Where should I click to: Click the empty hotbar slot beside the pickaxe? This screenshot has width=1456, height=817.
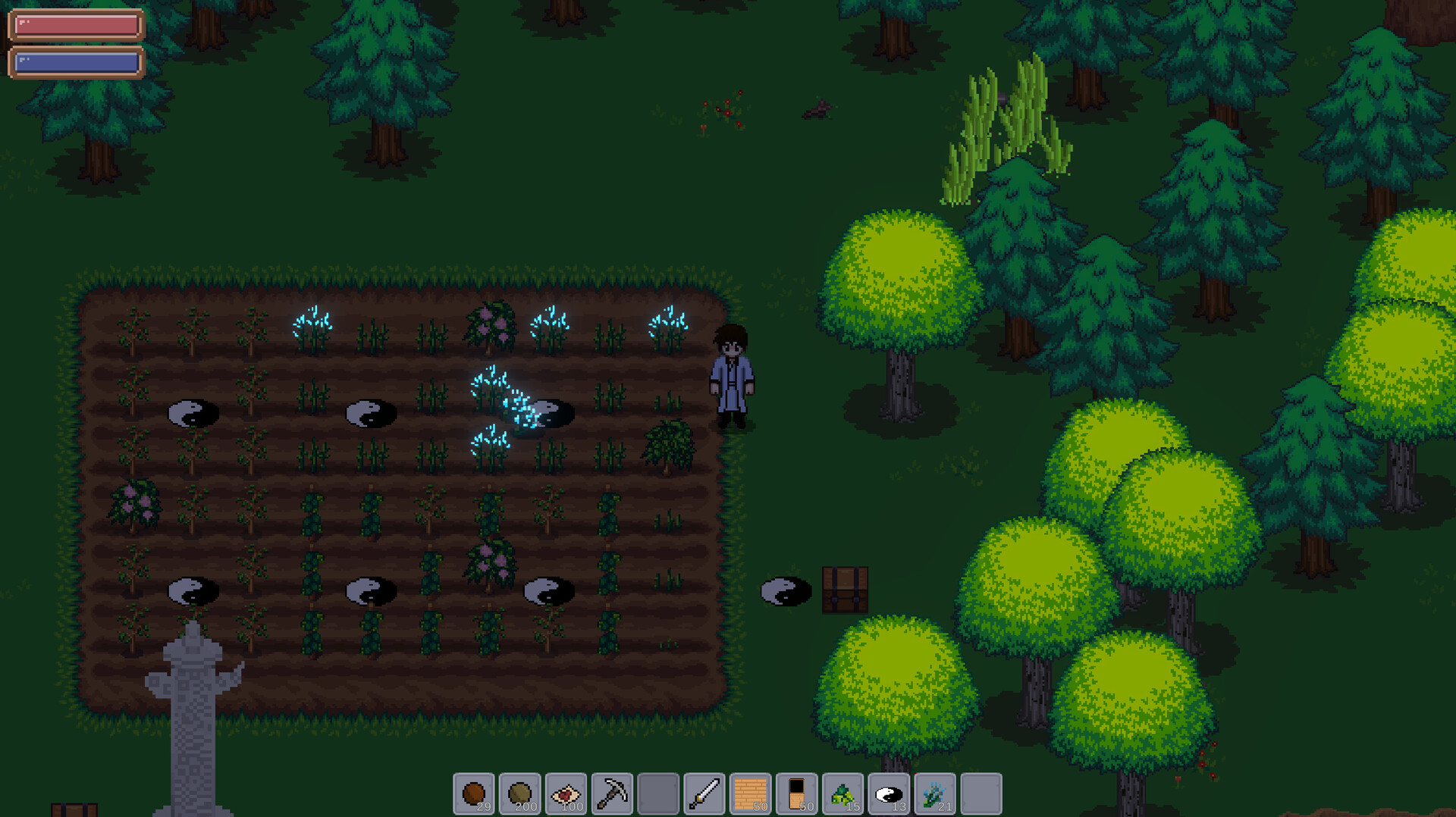657,794
